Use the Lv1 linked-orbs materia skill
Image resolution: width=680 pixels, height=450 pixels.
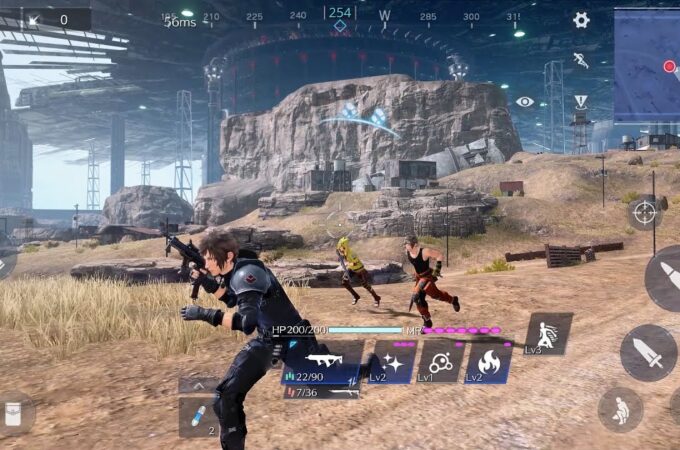440,362
